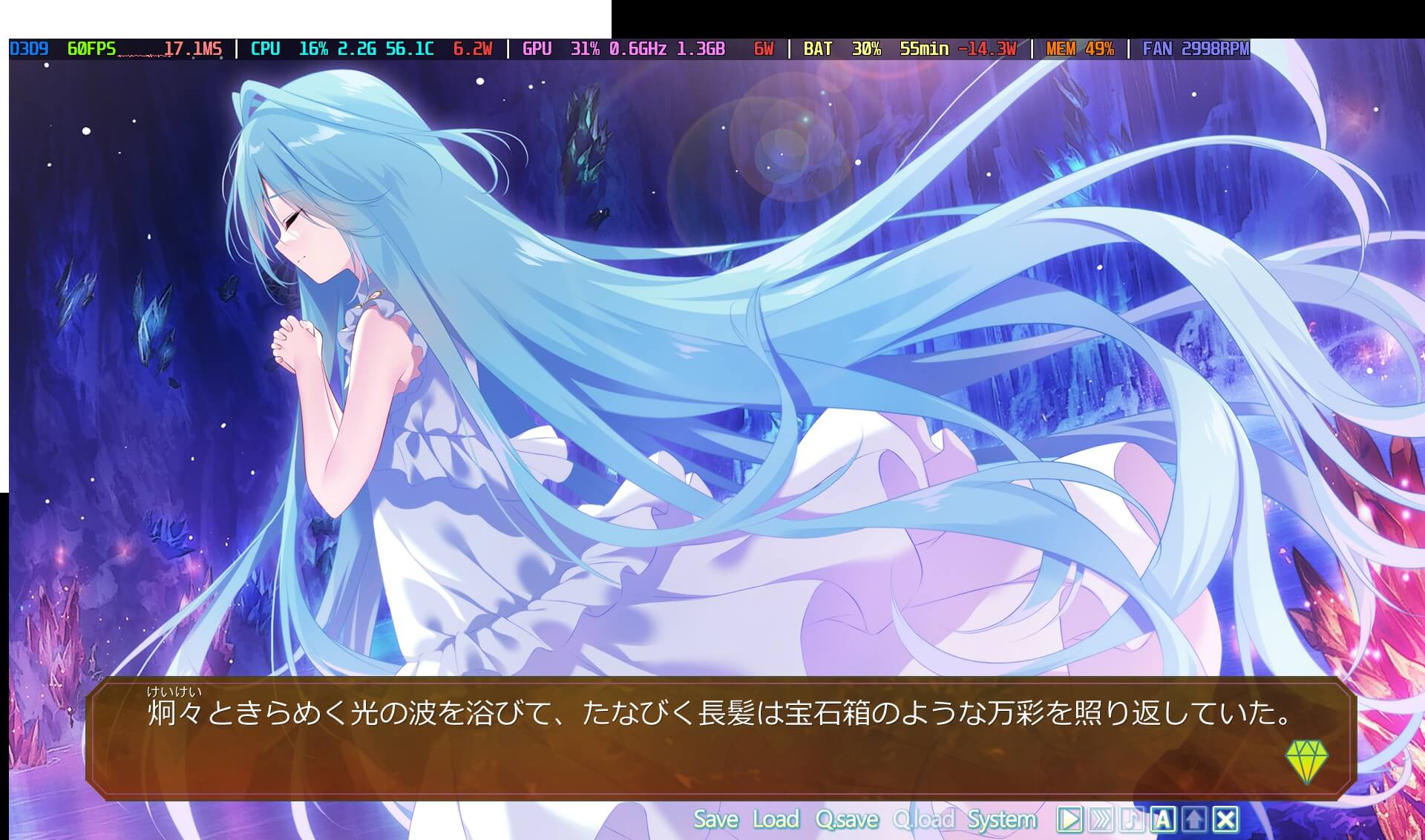Hide the message window using the X icon
The image size is (1425, 840).
point(1225,819)
